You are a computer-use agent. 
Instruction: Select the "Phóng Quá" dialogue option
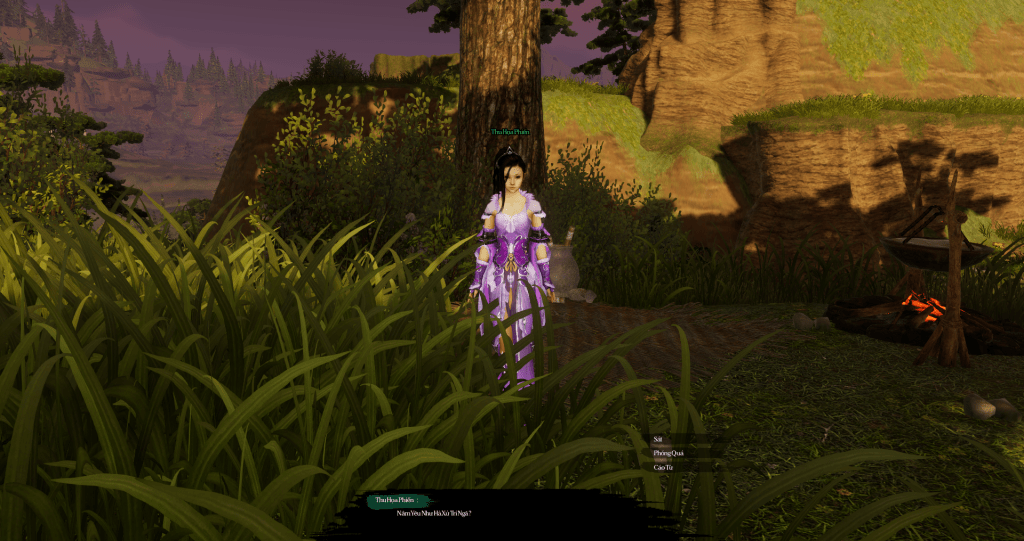(666, 453)
